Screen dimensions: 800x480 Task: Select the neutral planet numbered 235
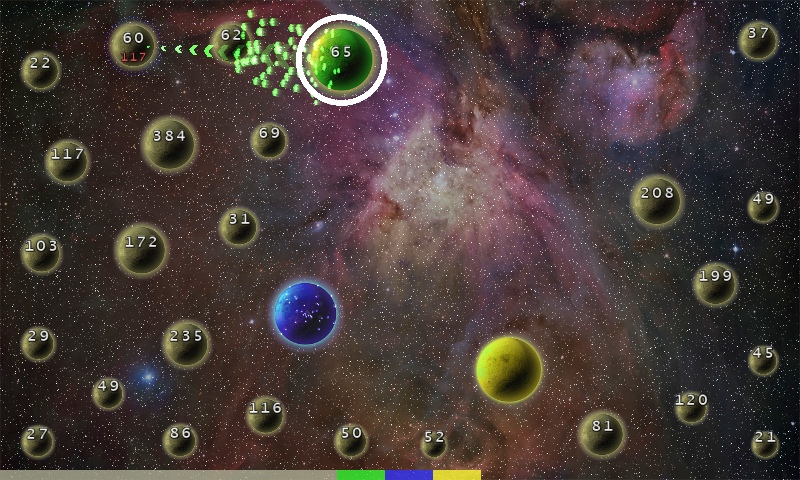(x=186, y=344)
